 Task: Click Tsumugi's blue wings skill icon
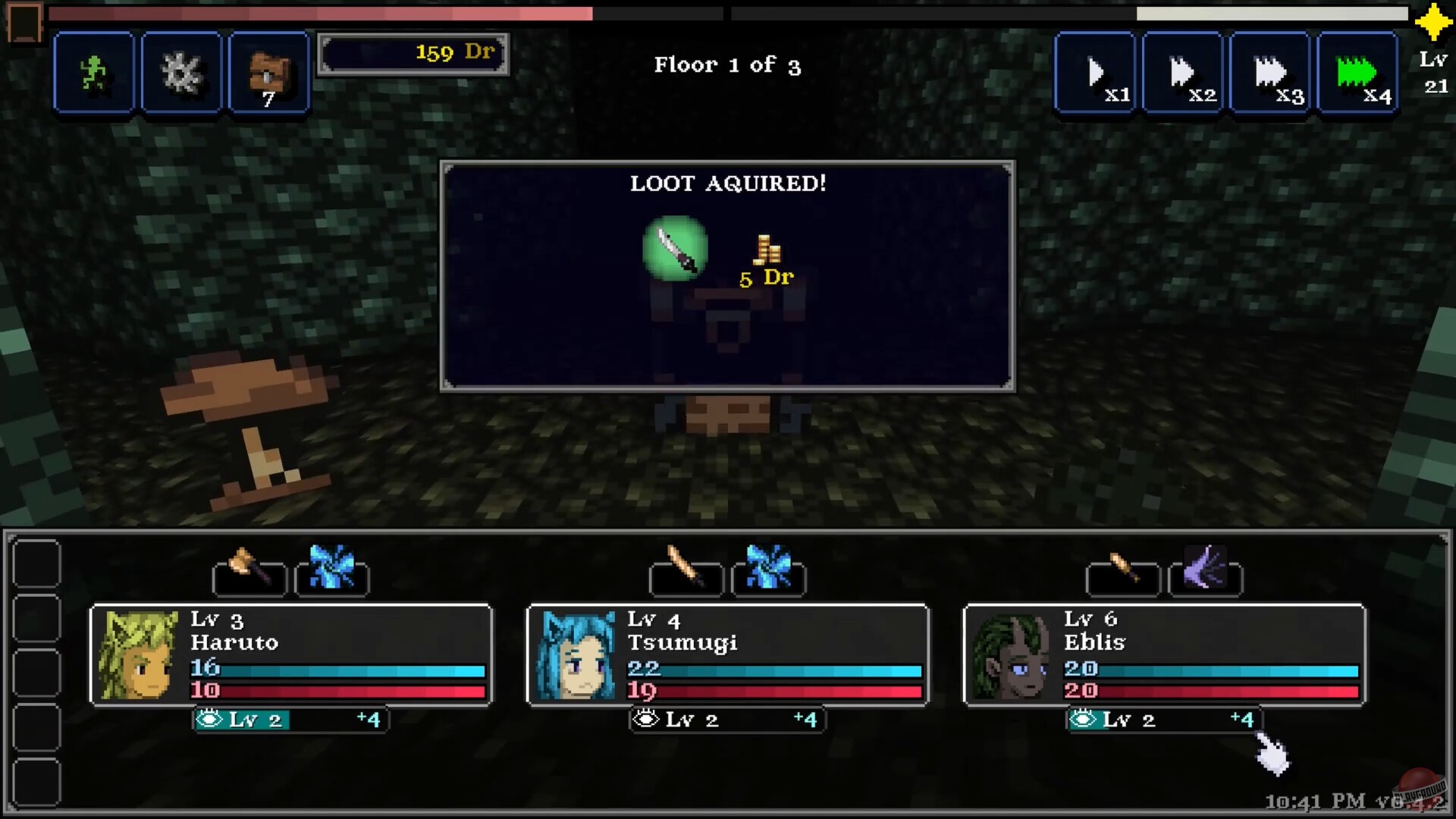[x=769, y=576]
